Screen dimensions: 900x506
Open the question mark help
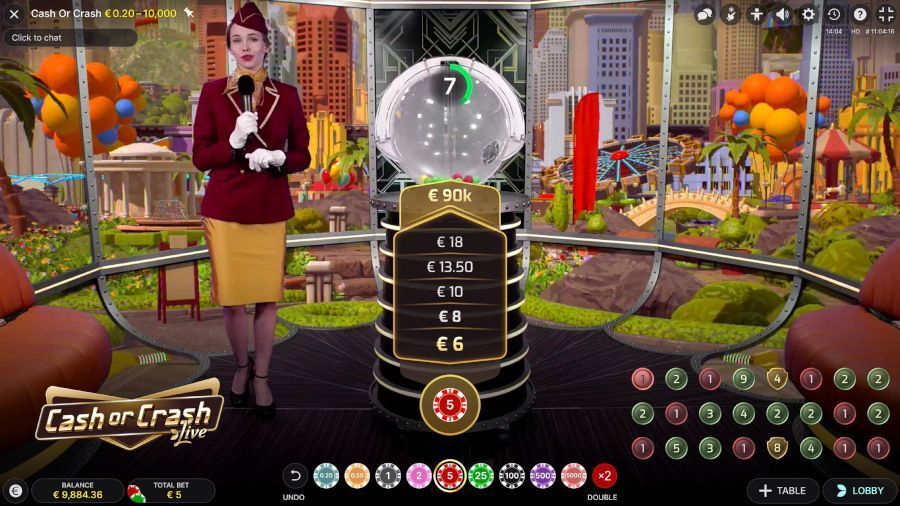(860, 14)
